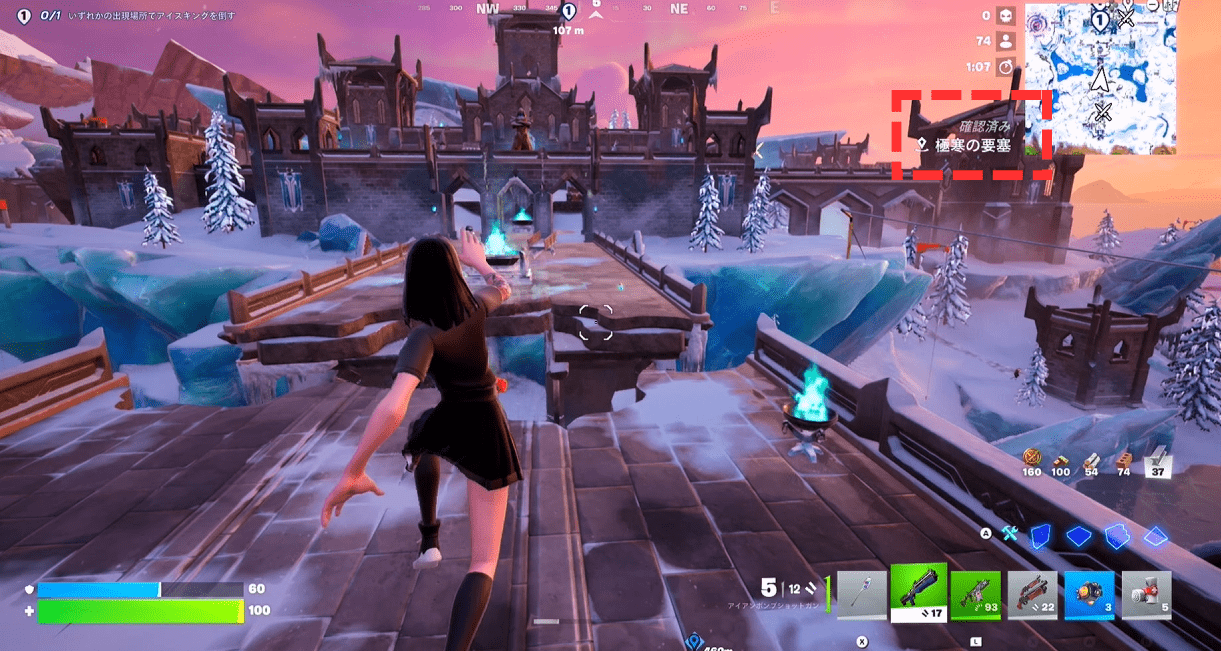Click the 極寒の要塞 location label
Screen dimensions: 1221x651
pyautogui.click(x=965, y=145)
